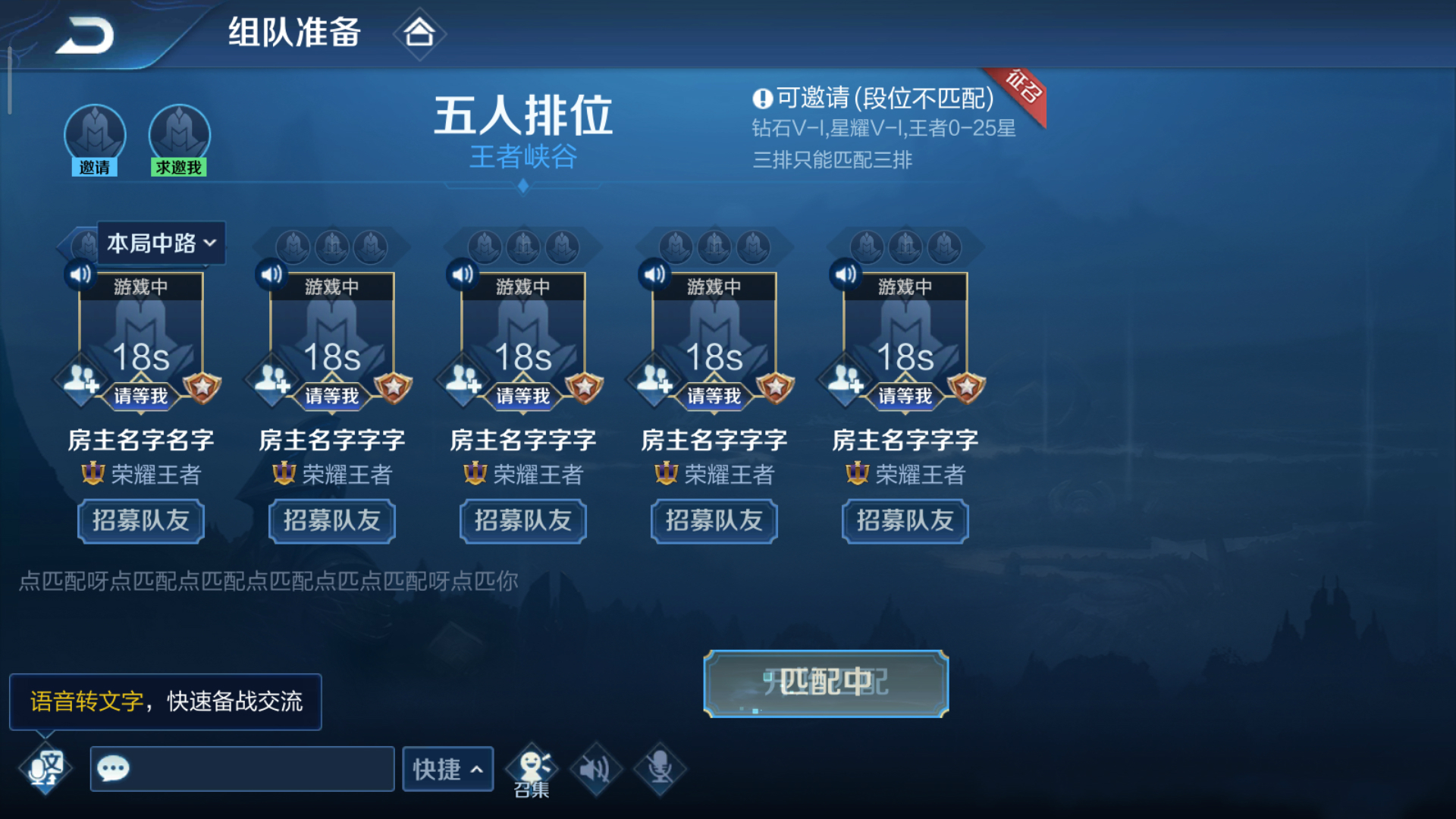Click the 五人排位 mode title
The width and height of the screenshot is (1456, 819).
[x=522, y=114]
